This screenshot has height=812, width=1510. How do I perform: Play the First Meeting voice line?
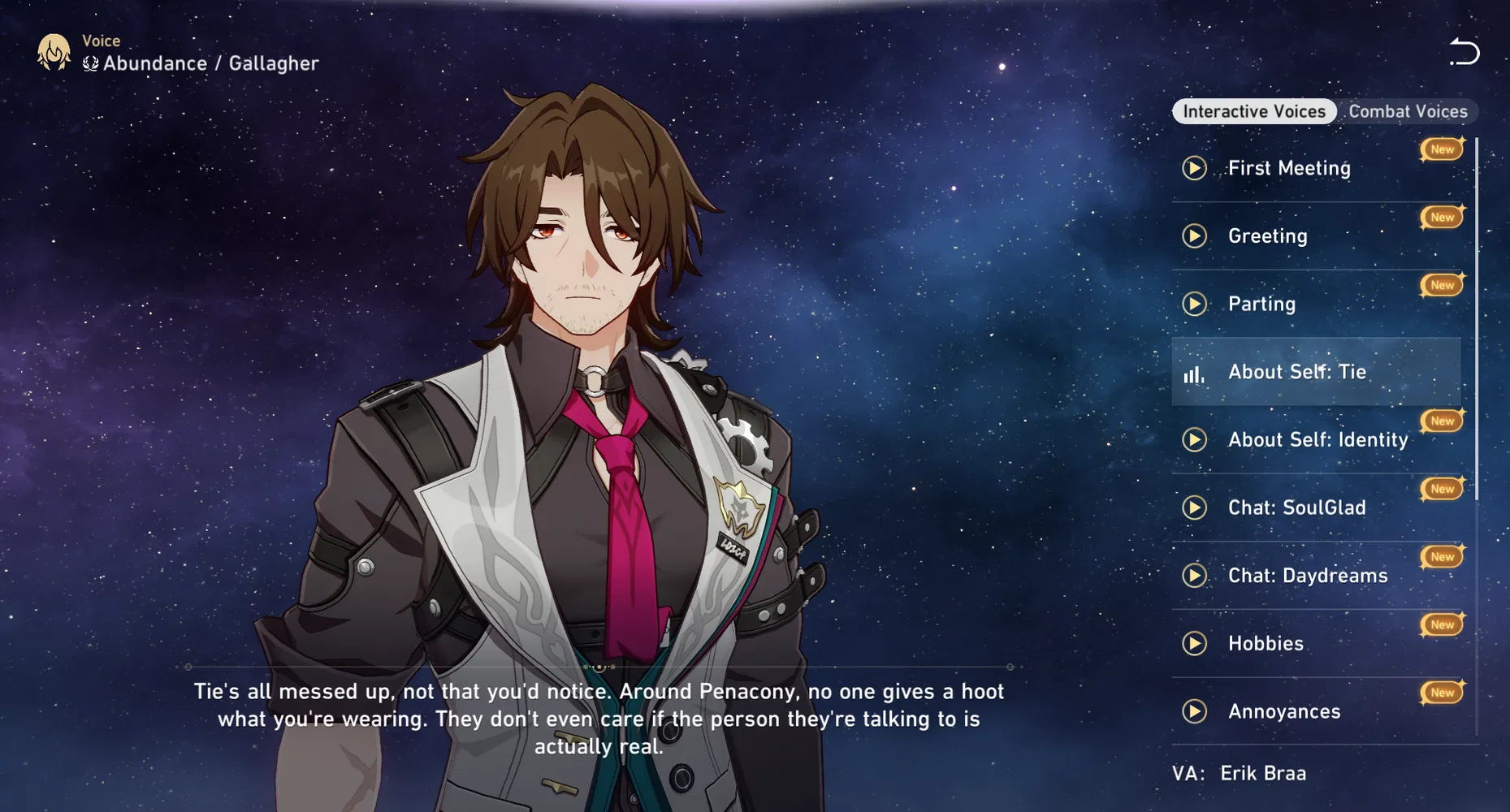click(x=1194, y=168)
